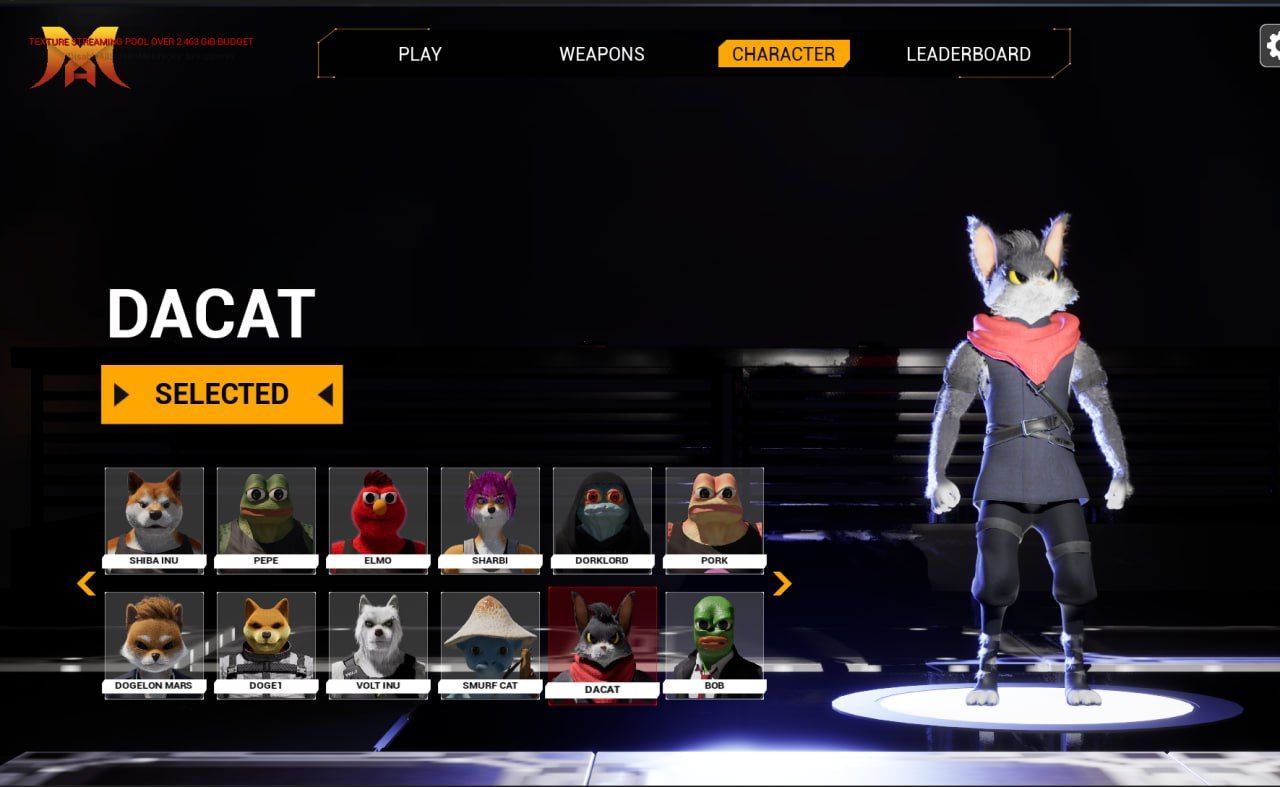Choose the Dogelon Mars character

pos(154,643)
